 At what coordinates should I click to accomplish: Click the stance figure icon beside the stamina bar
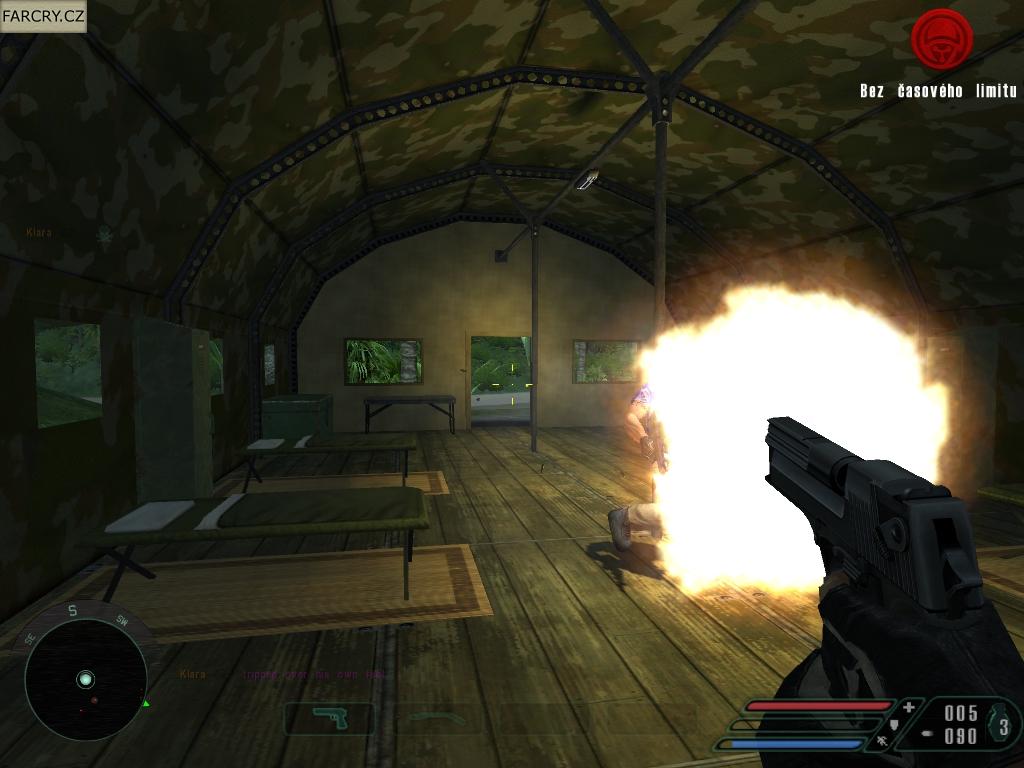pyautogui.click(x=882, y=742)
